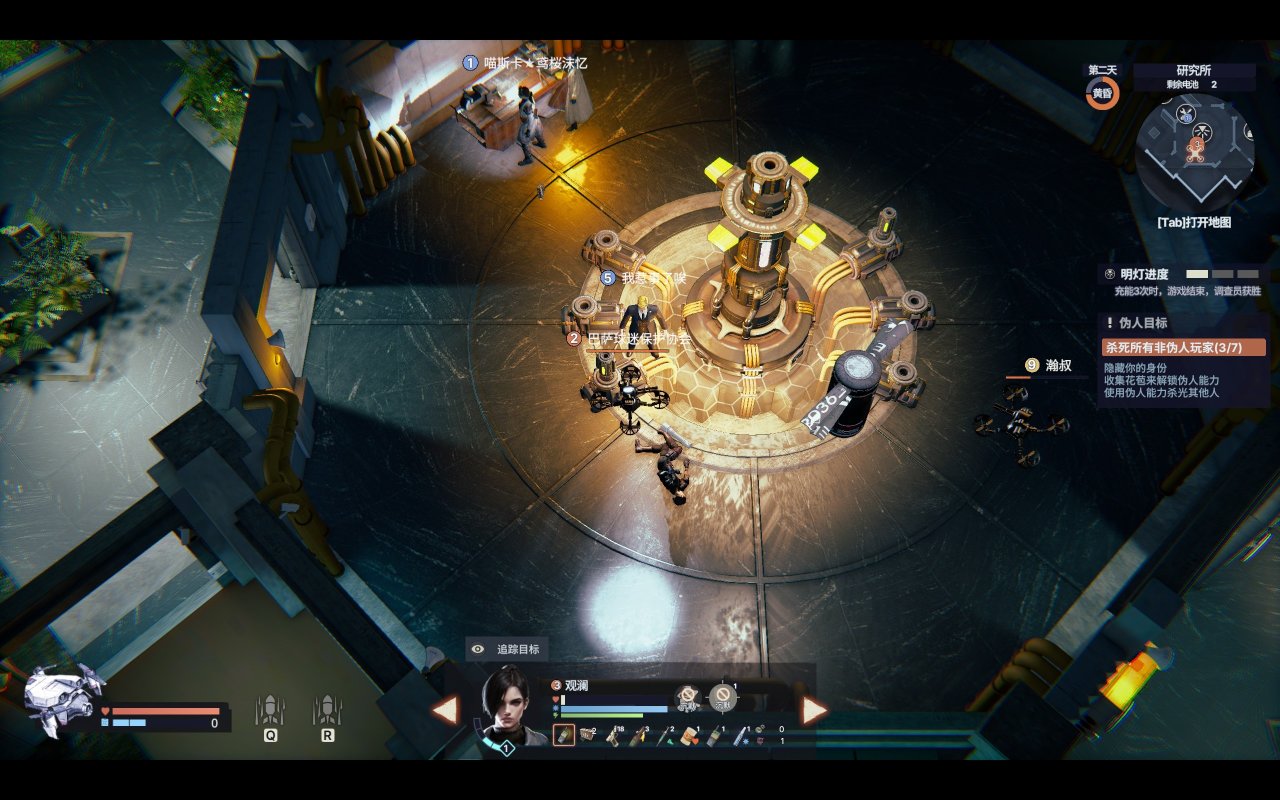Screen dimensions: 1280x800
Task: Select the highlighted walkie-talkie inventory slot
Action: [x=564, y=736]
